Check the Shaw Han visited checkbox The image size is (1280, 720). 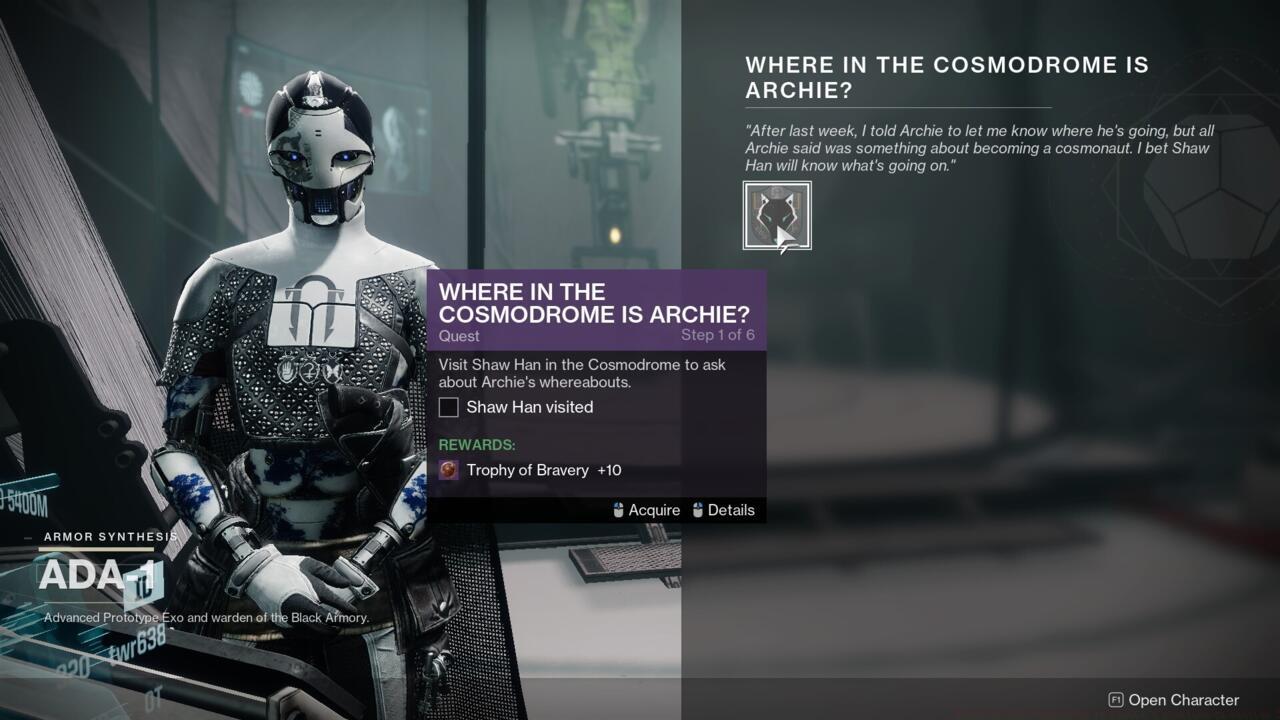pyautogui.click(x=449, y=407)
